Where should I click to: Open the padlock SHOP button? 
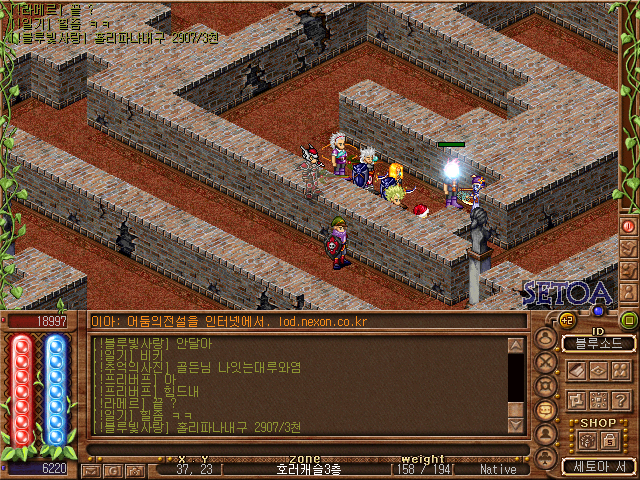click(608, 440)
